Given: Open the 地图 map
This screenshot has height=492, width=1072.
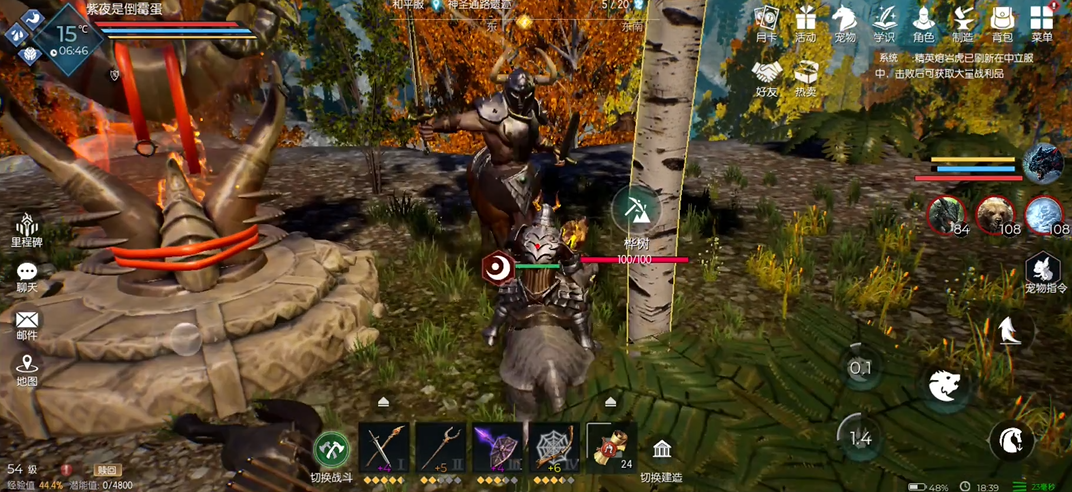Looking at the screenshot, I should [27, 368].
